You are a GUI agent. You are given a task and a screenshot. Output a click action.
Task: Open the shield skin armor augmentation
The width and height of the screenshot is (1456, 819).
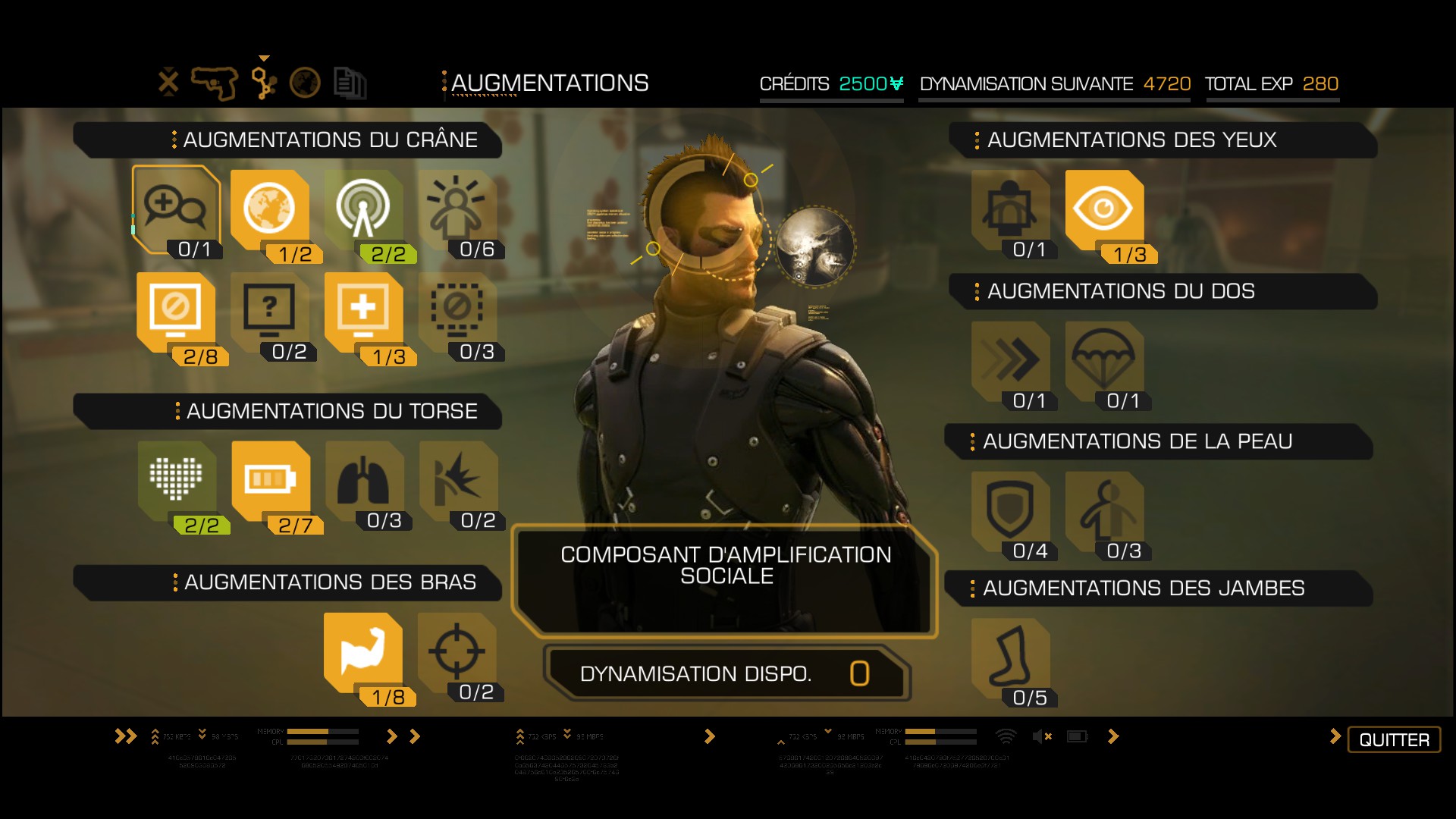(1010, 510)
